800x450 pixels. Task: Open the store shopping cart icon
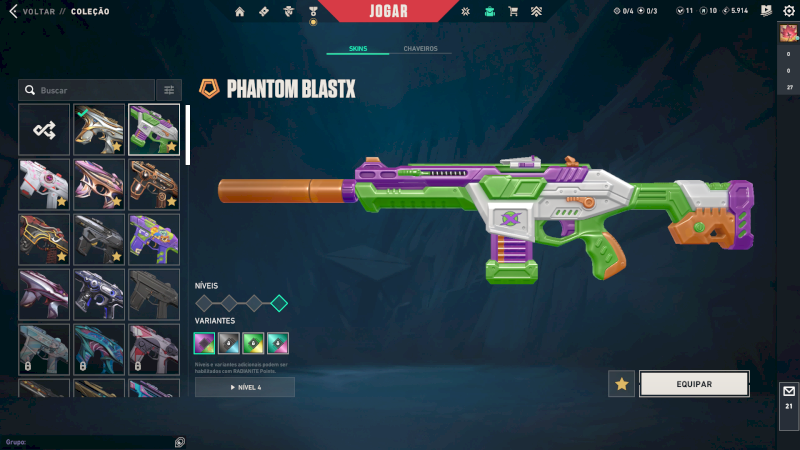pyautogui.click(x=513, y=12)
